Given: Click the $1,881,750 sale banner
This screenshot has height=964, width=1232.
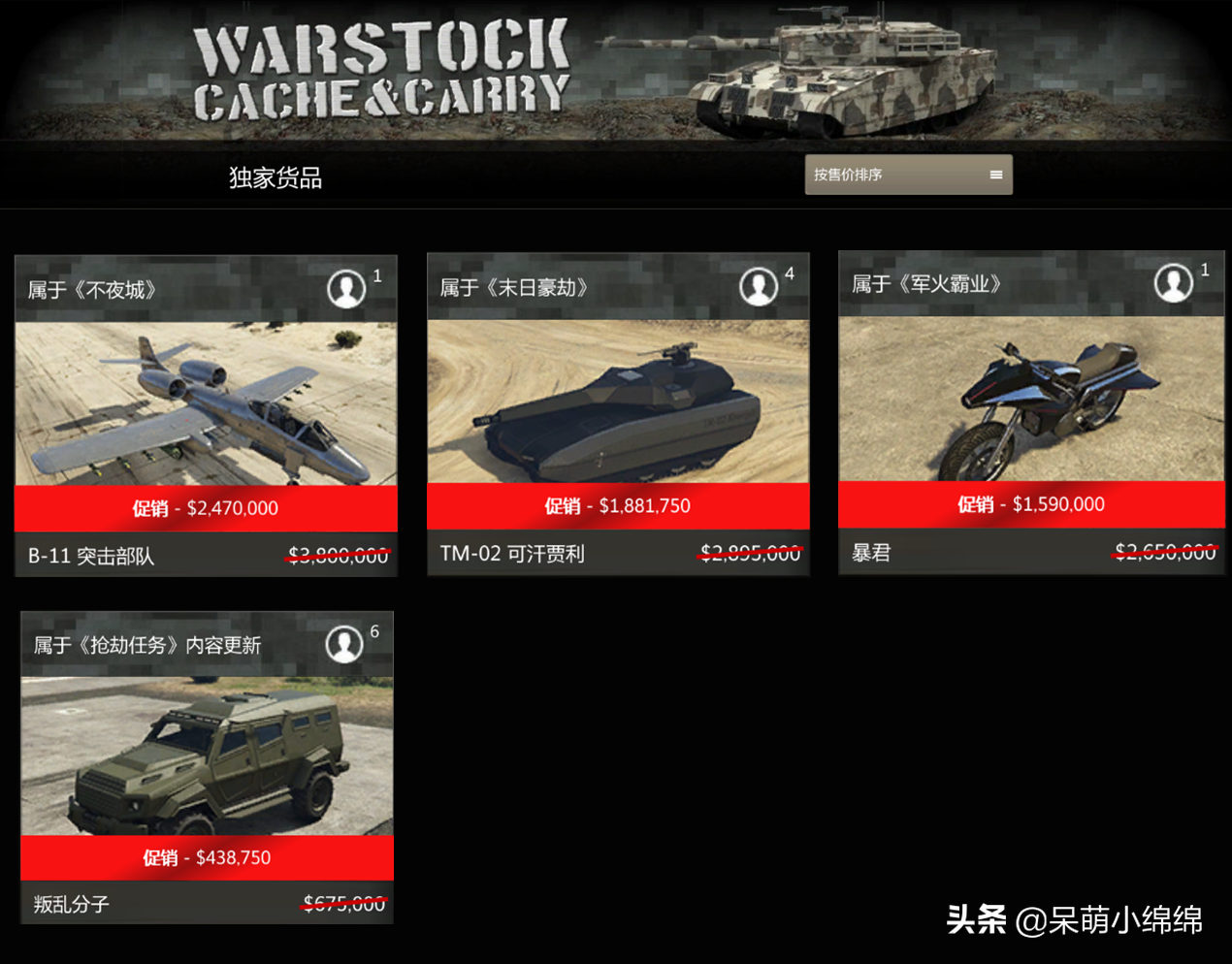Looking at the screenshot, I should [618, 506].
